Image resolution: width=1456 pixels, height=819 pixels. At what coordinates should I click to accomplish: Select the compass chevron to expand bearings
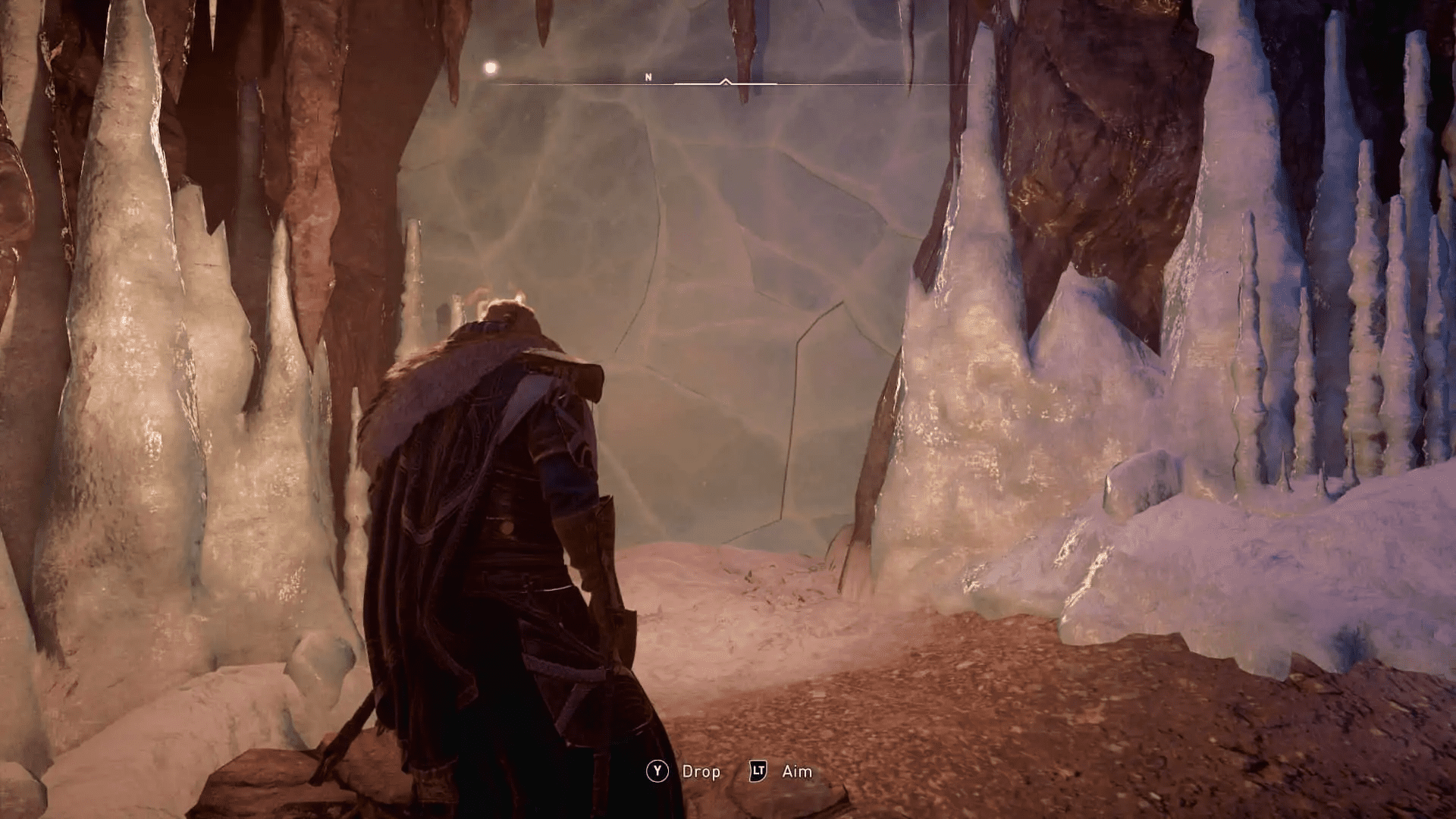tap(726, 80)
